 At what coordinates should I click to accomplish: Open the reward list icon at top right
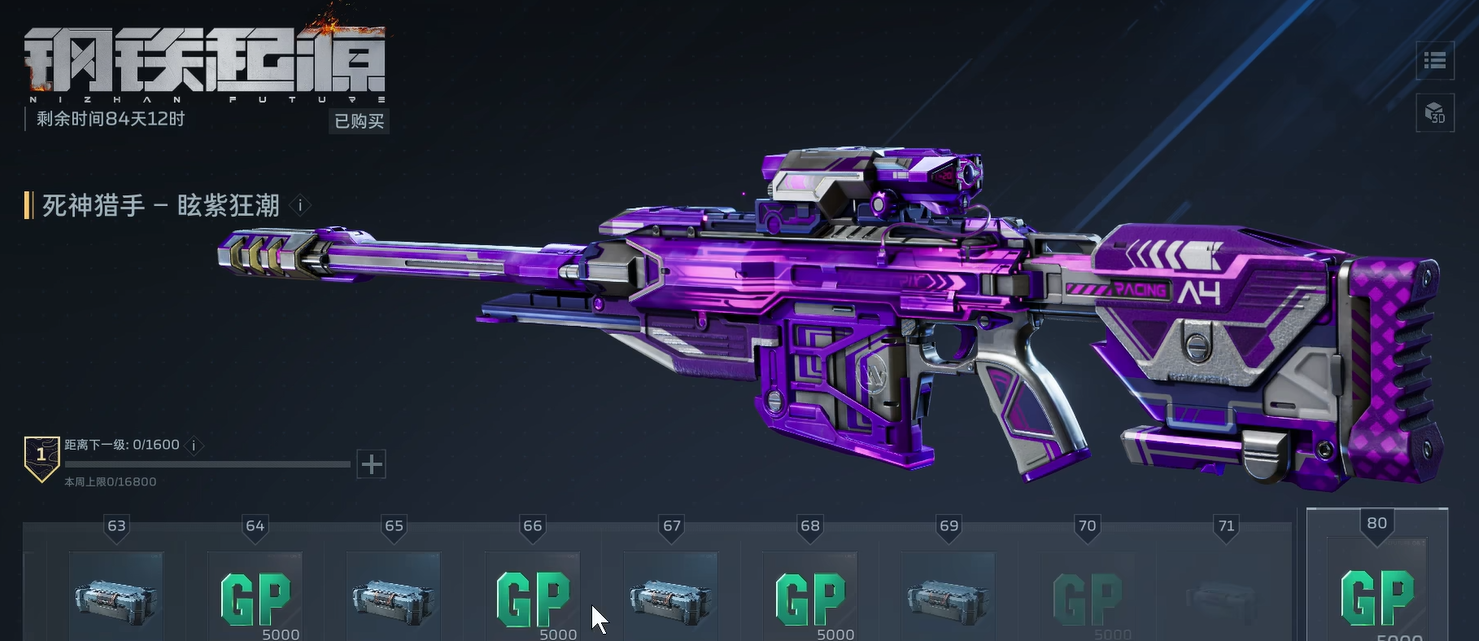[x=1435, y=61]
